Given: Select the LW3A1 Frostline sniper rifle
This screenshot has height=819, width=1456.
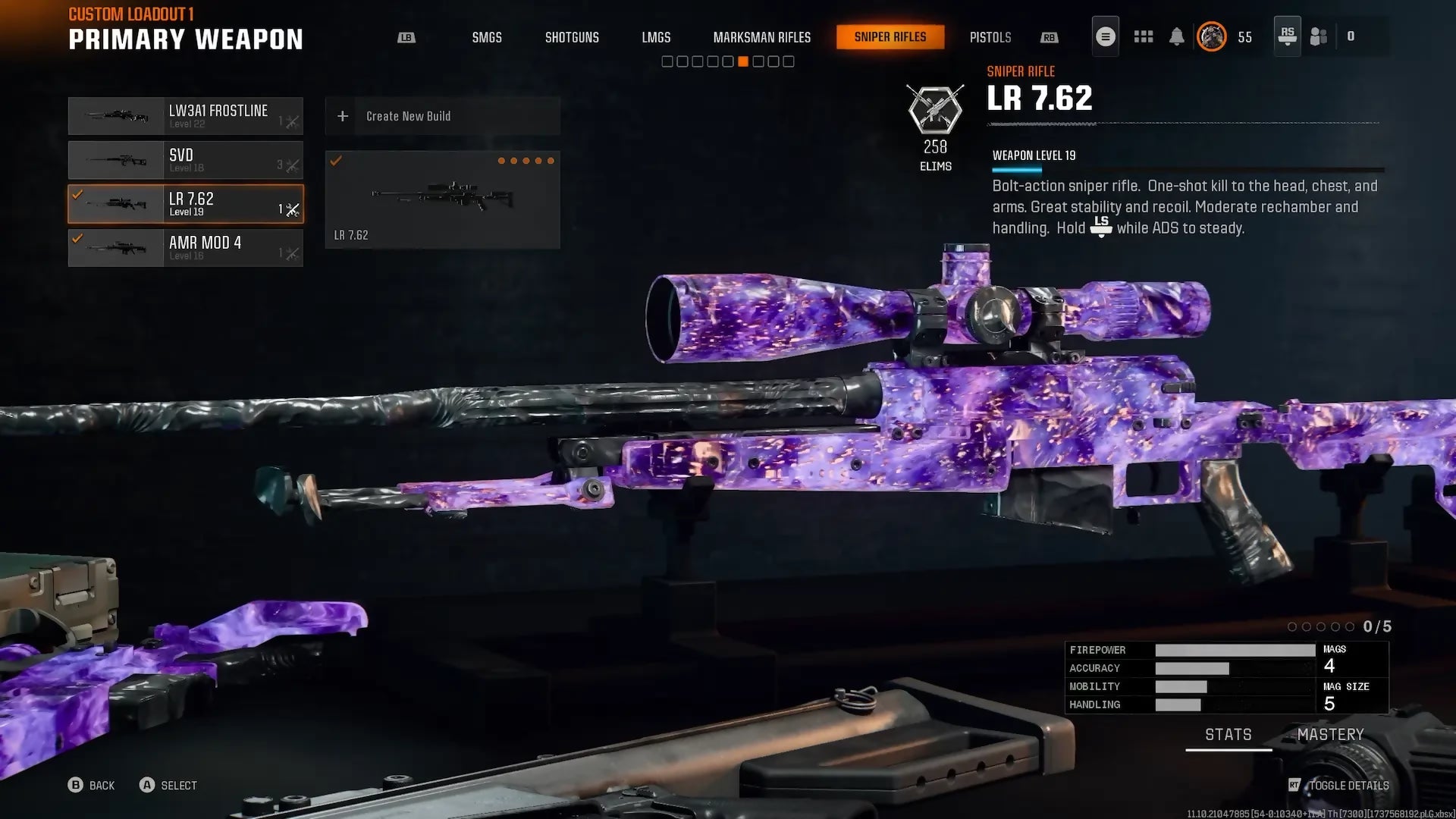Looking at the screenshot, I should pyautogui.click(x=186, y=116).
